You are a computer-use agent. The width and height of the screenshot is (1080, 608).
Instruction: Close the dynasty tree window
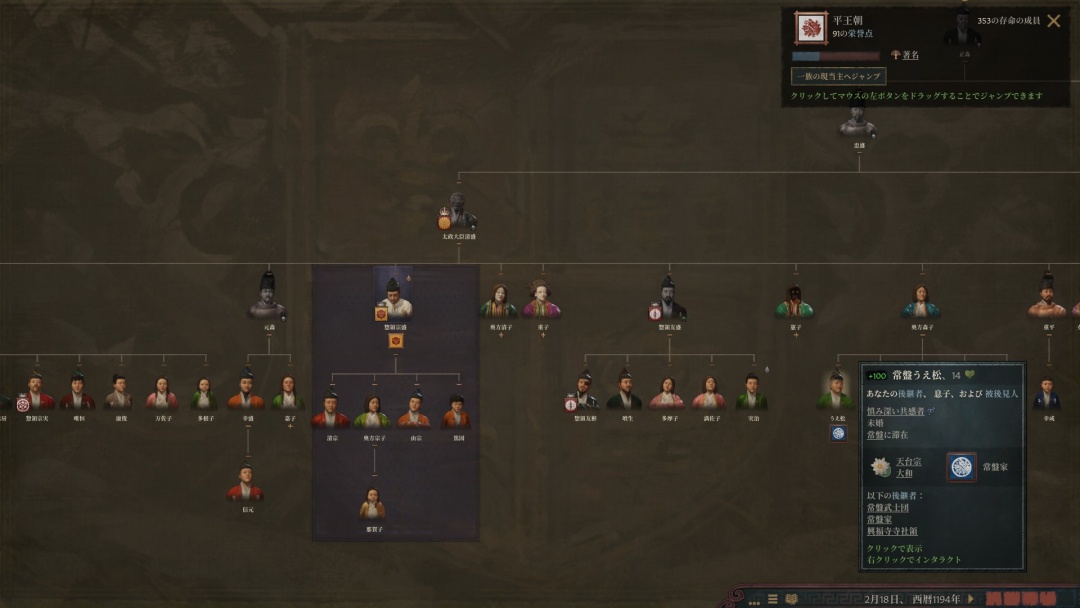click(x=1053, y=20)
